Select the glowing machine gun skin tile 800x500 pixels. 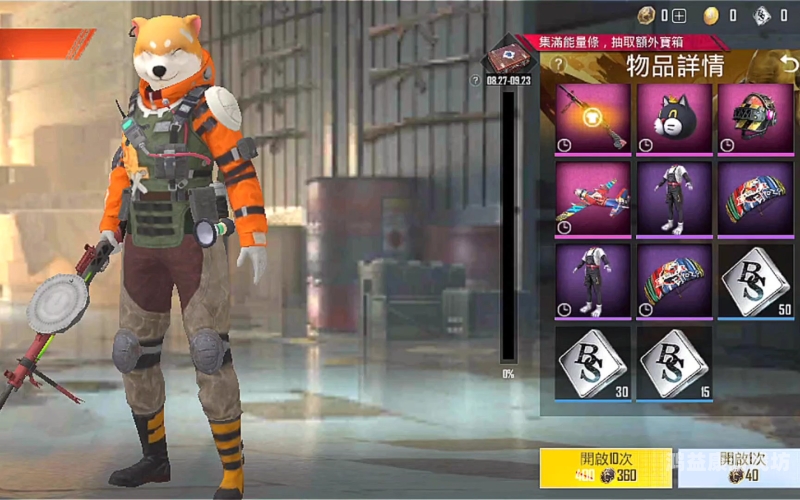tap(593, 119)
